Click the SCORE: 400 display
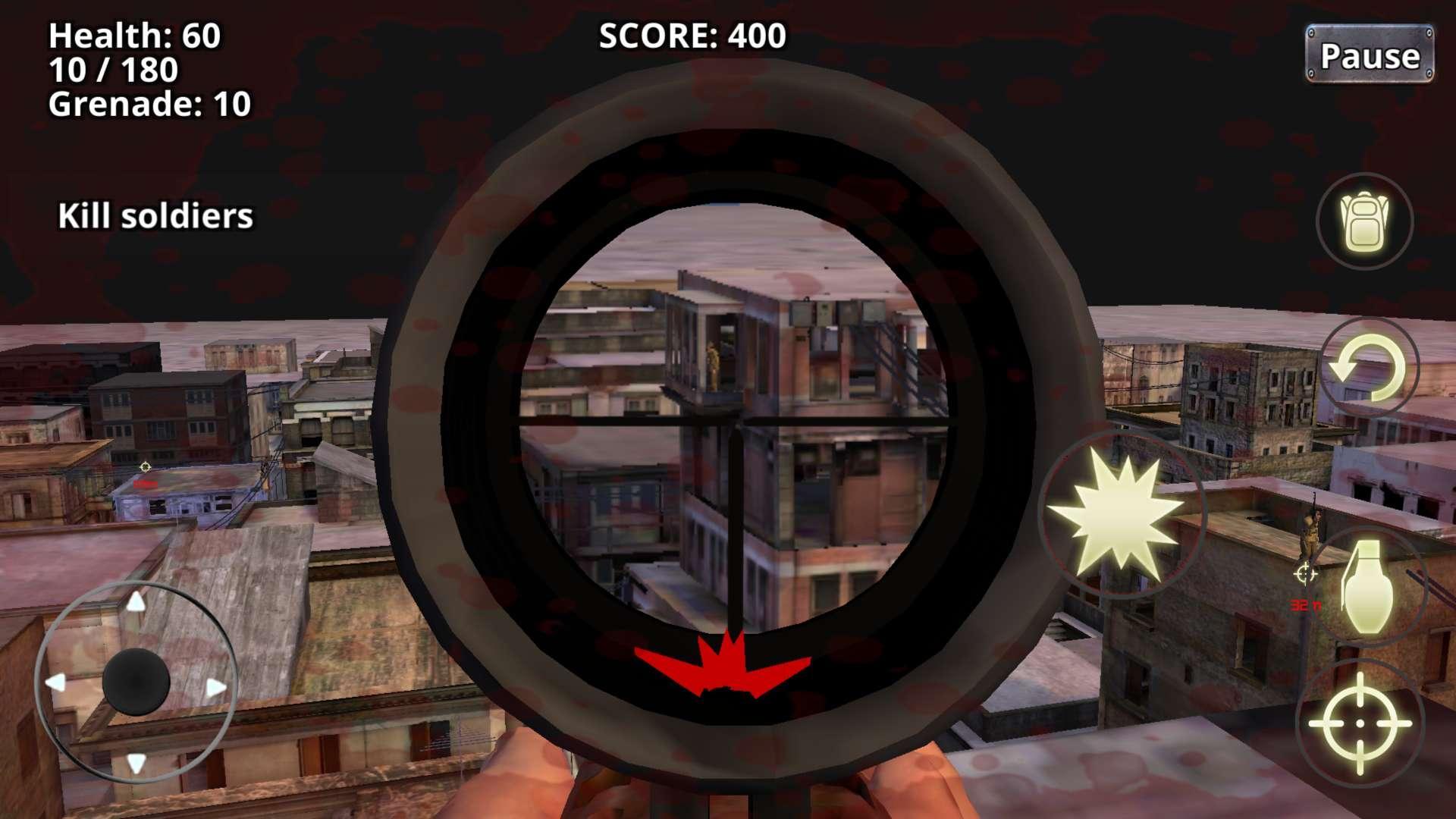Screen dimensions: 1456x819 (692, 34)
